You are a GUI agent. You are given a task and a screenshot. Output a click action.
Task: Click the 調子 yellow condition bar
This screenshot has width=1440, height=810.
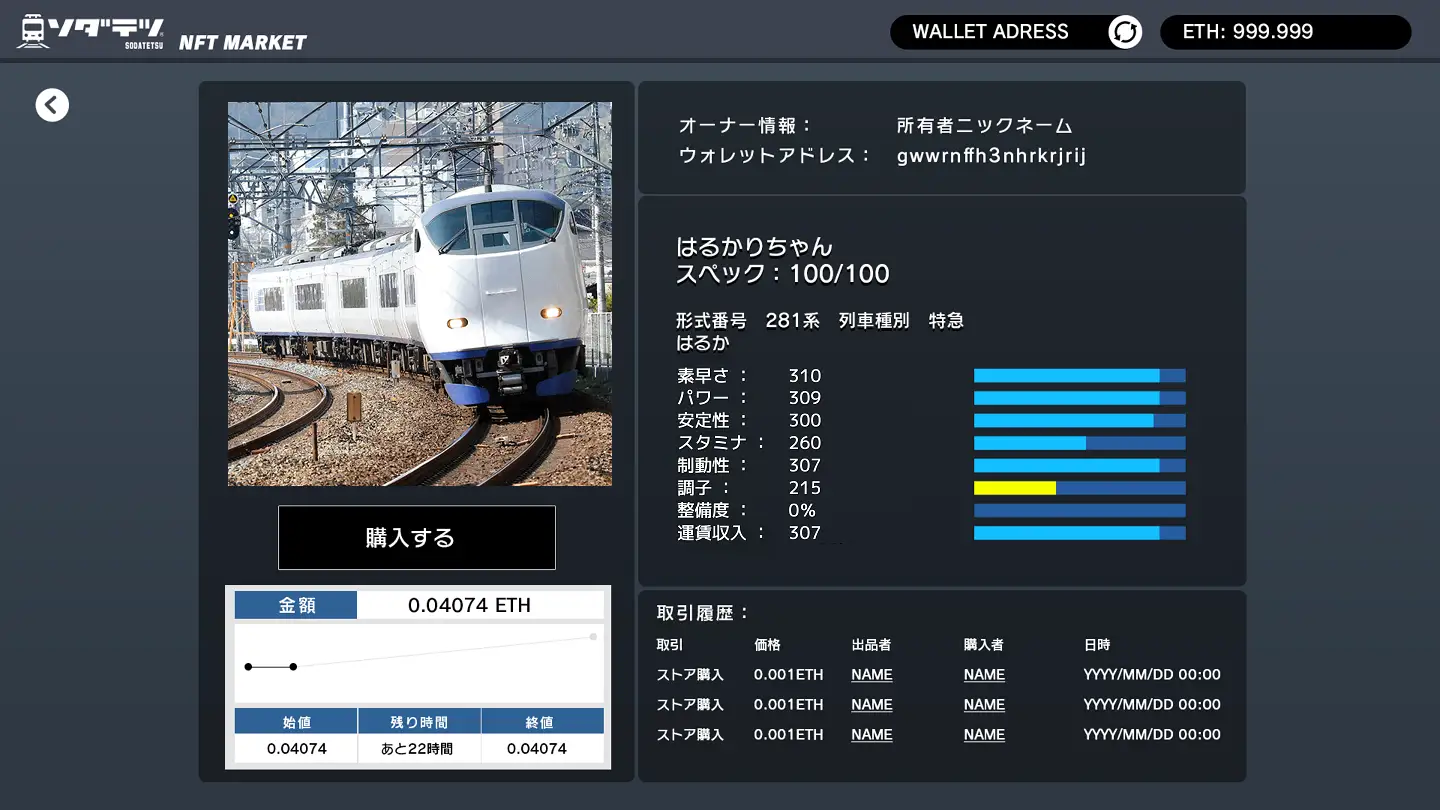(x=1013, y=487)
